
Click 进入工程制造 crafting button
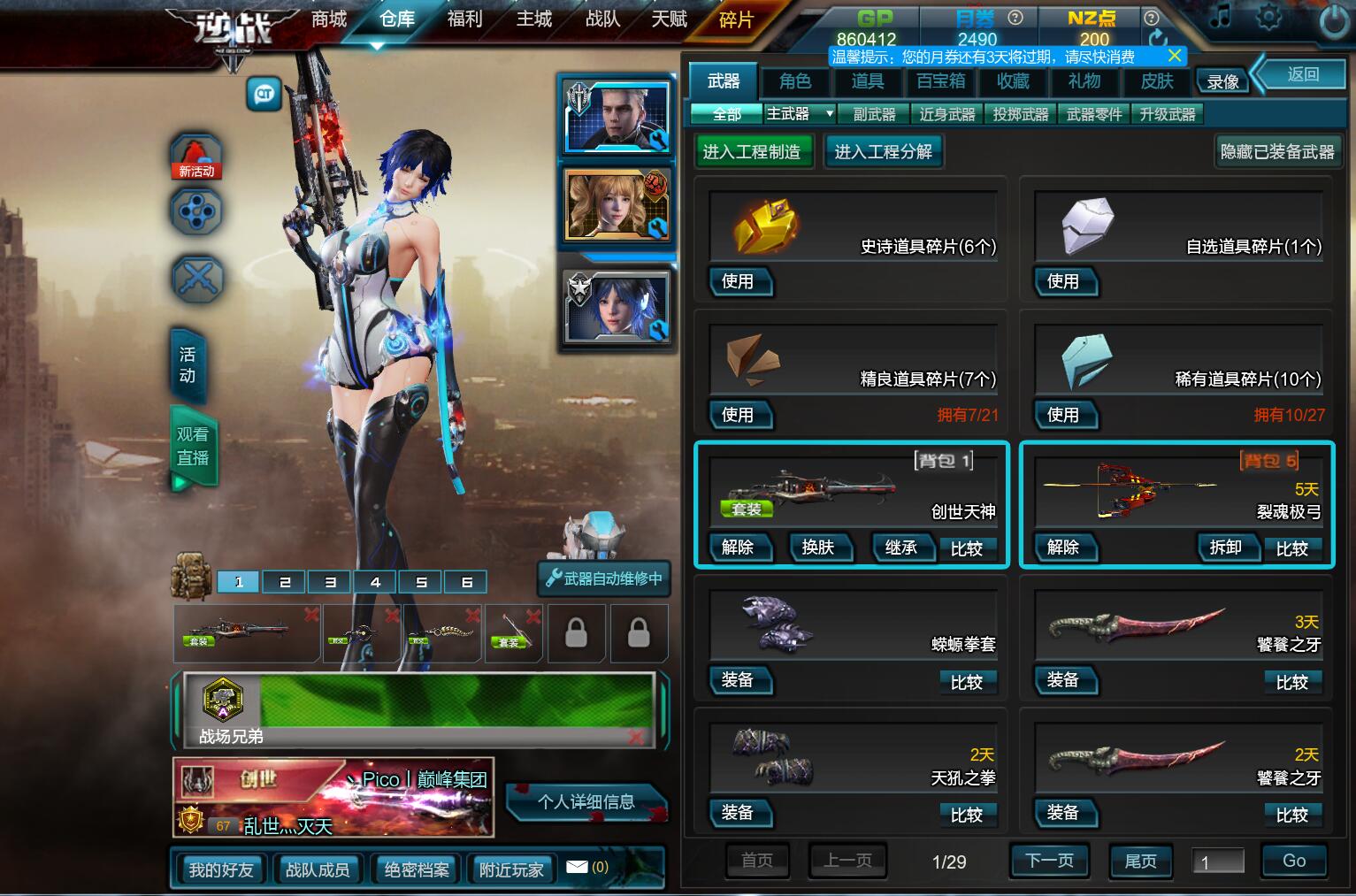pos(751,152)
